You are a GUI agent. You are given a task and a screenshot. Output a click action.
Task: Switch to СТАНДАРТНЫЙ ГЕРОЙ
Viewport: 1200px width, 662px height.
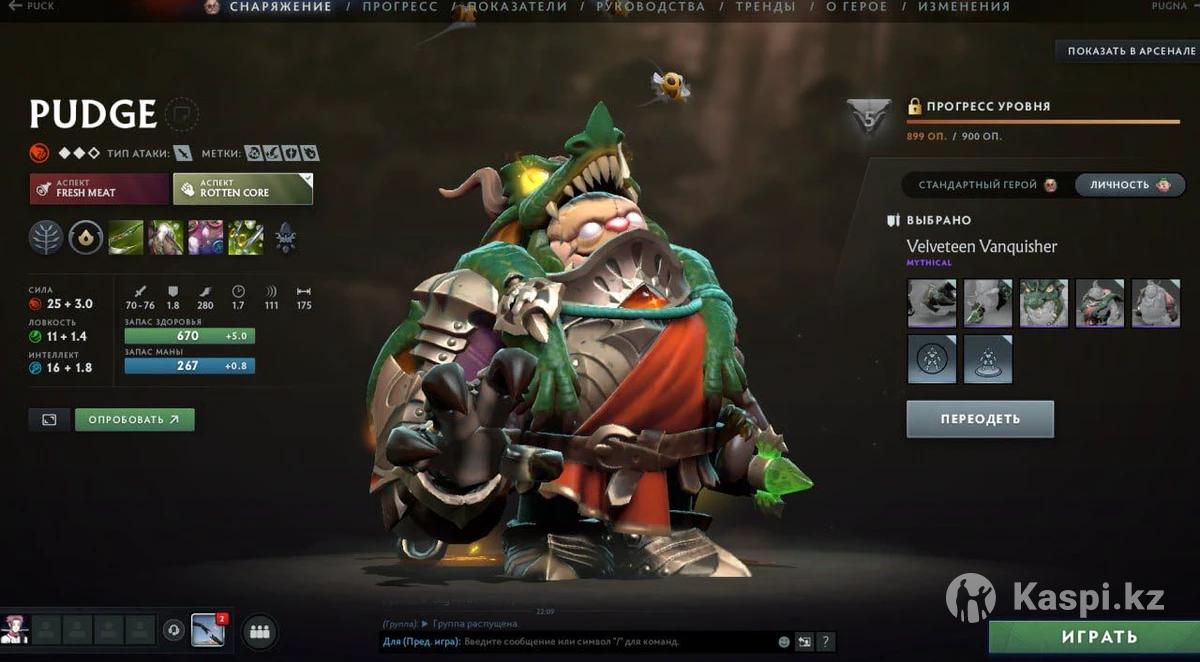click(x=987, y=185)
